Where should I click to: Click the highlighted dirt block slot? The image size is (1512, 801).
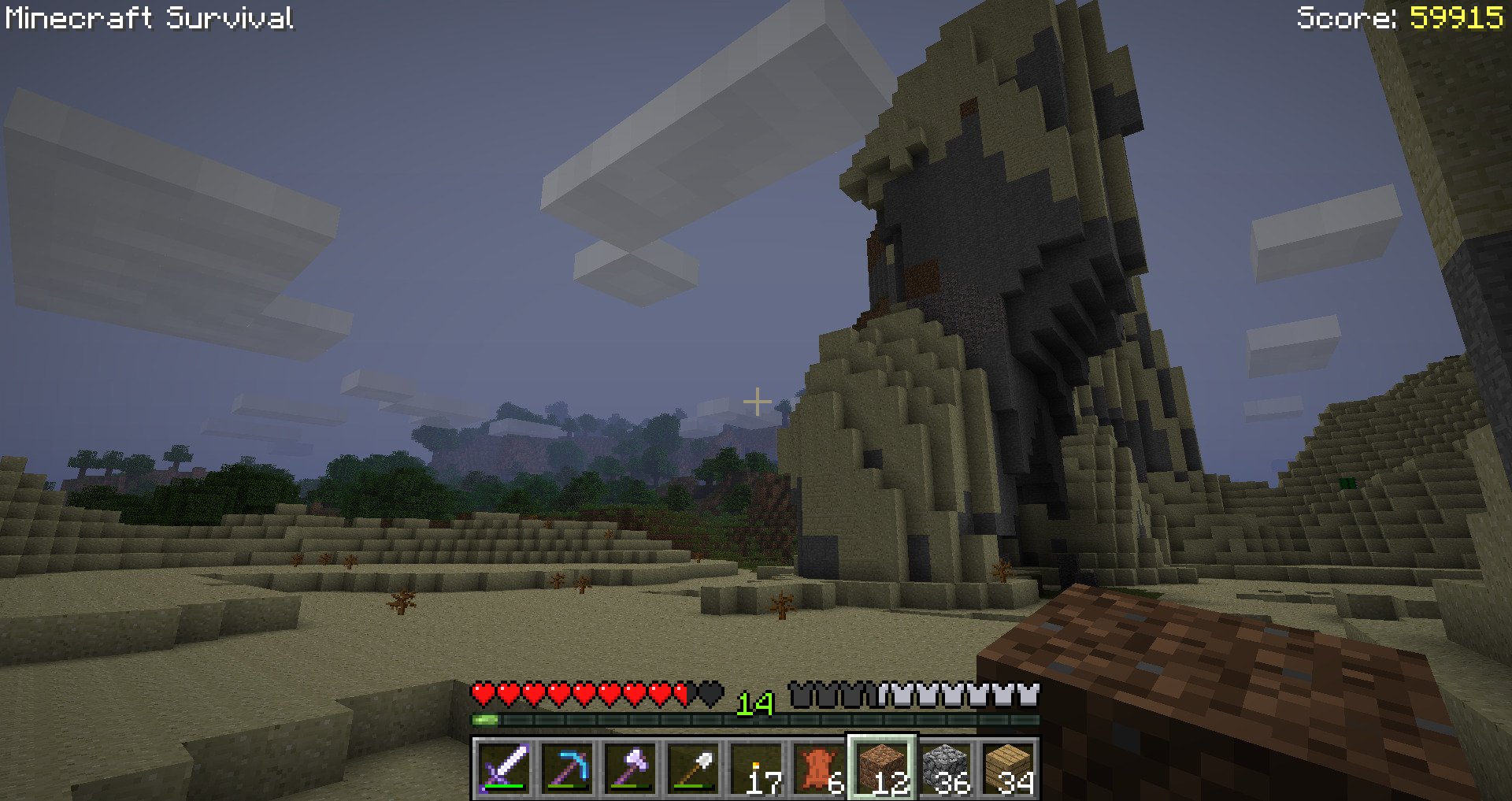click(x=882, y=768)
